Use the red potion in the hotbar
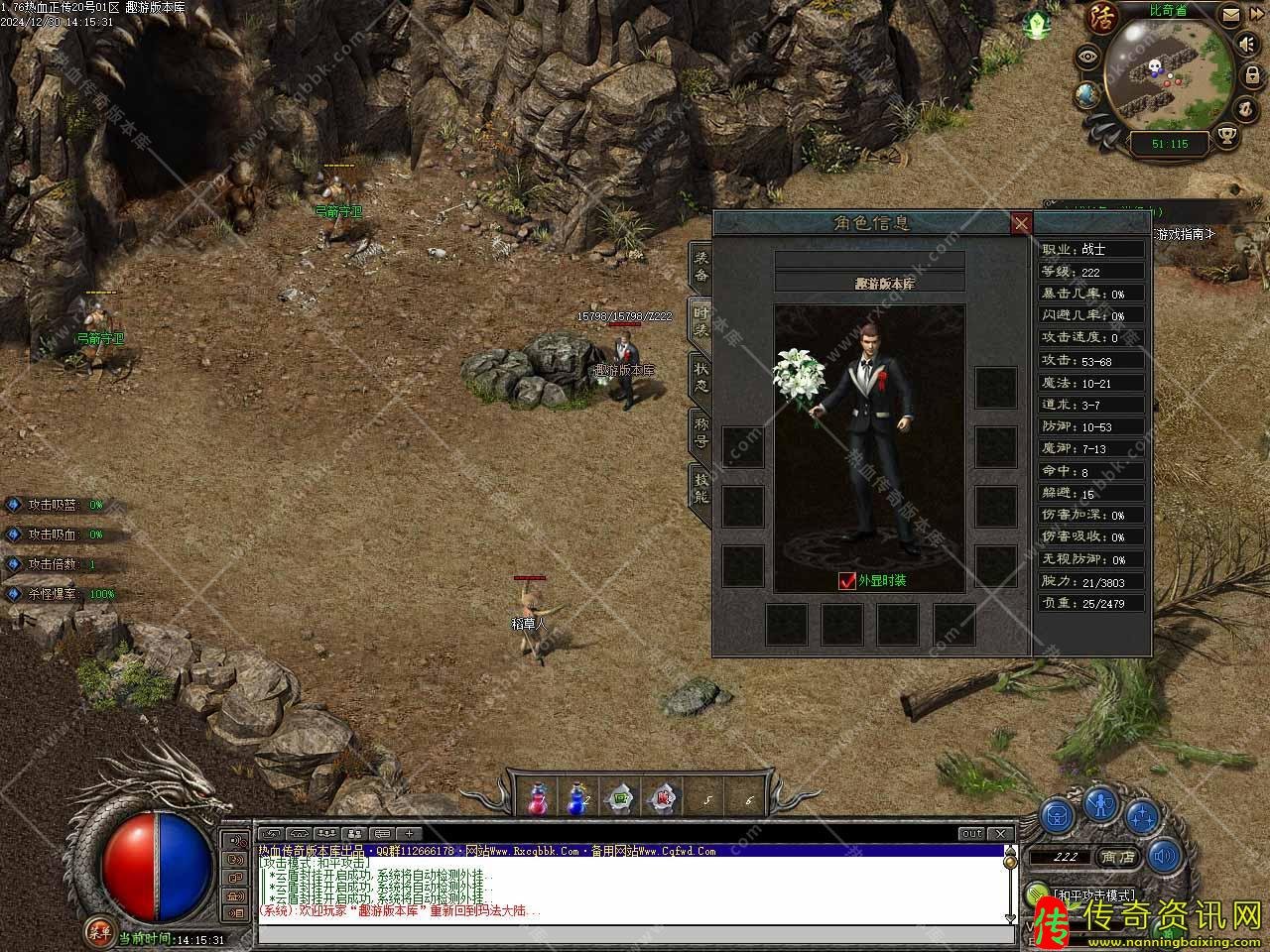The height and width of the screenshot is (952, 1270). point(537,798)
